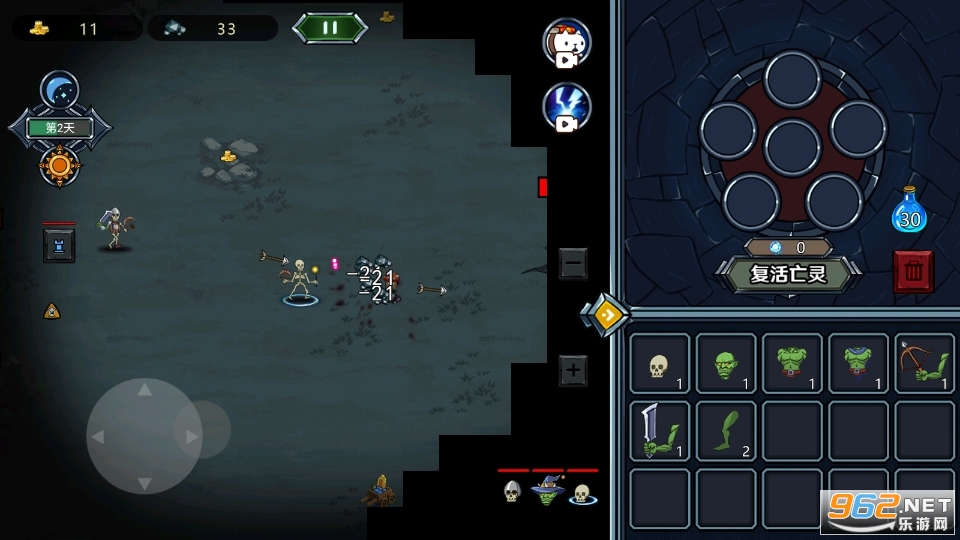Select the top ritual circle slot
This screenshot has height=540, width=960.
pos(792,78)
